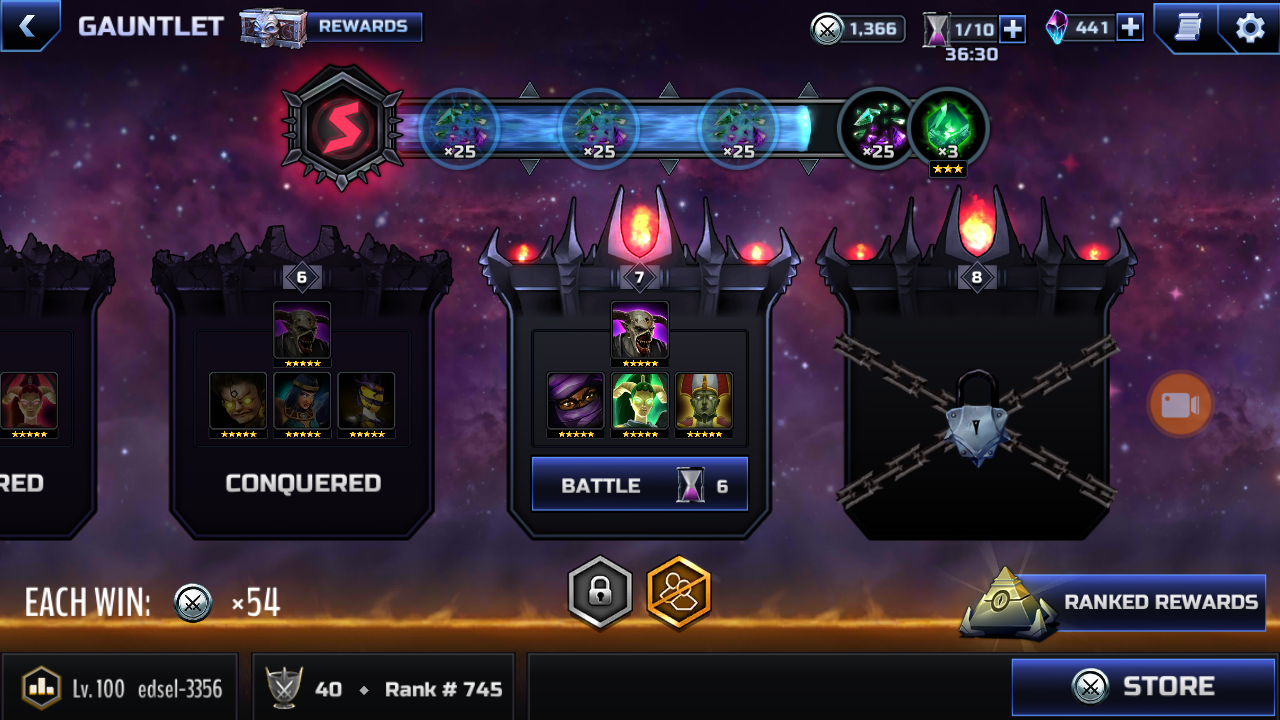Screen dimensions: 1280x720
Task: Open the gear Settings menu
Action: 1250,27
